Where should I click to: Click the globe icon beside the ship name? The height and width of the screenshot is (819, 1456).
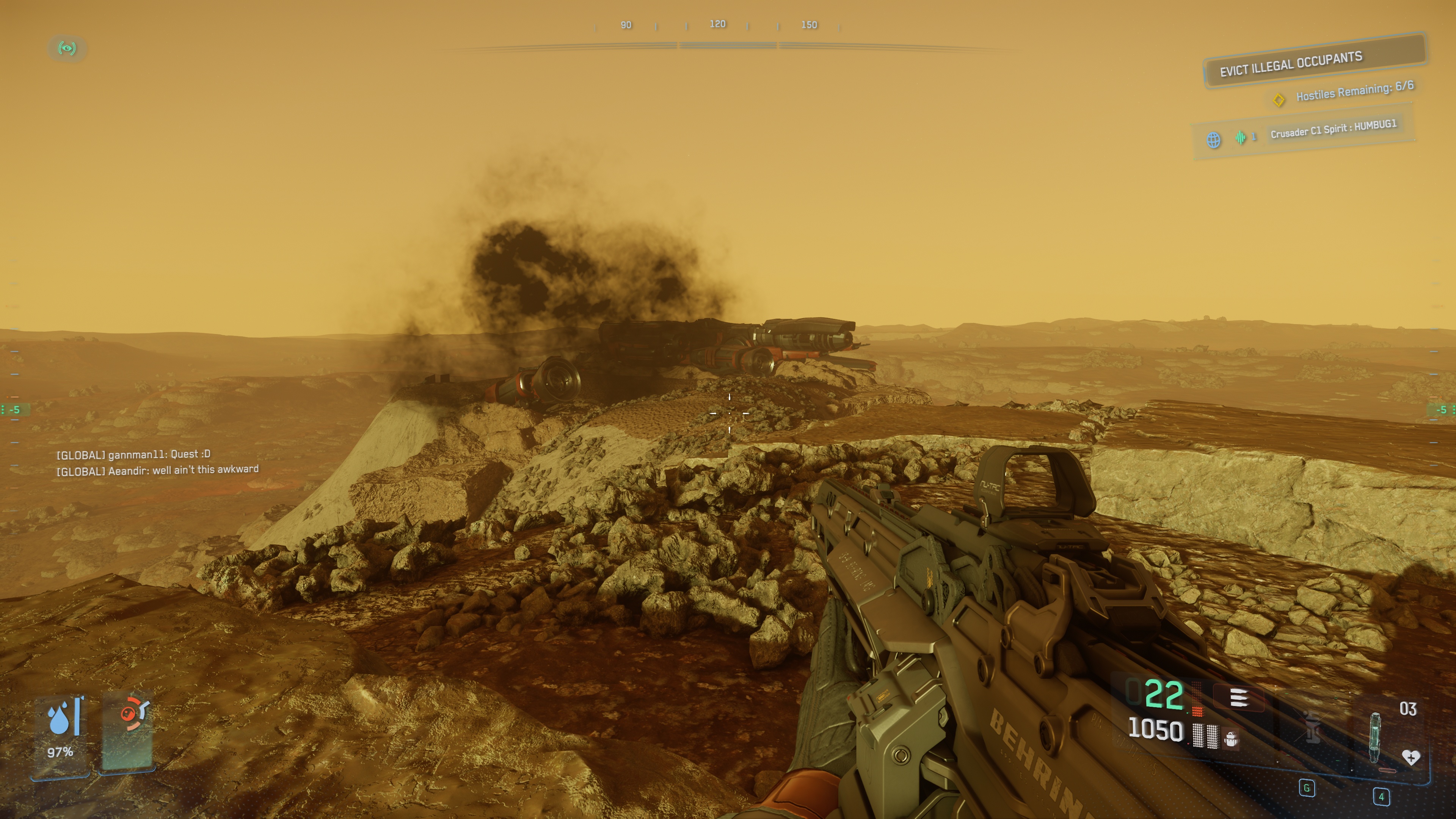(x=1213, y=140)
